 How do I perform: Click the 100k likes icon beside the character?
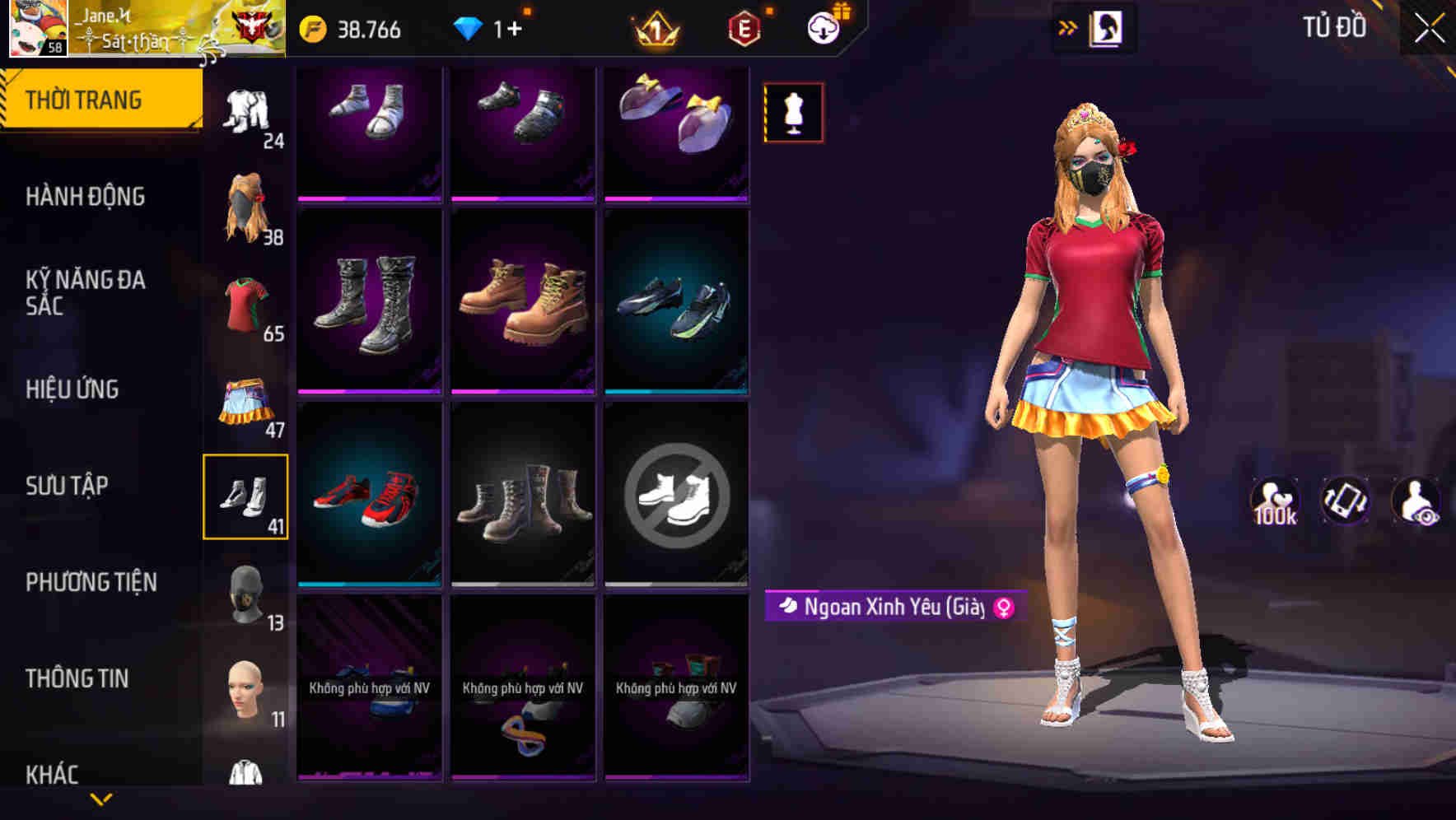click(x=1276, y=504)
